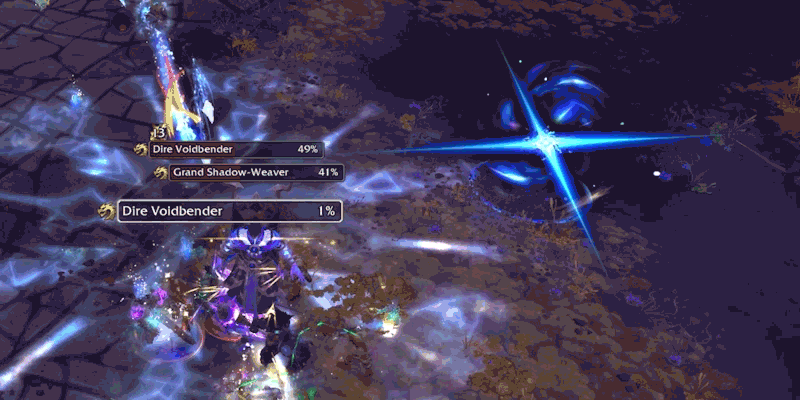Target the Dire Voidbender nameplate at 1%
This screenshot has width=800, height=400.
(229, 211)
